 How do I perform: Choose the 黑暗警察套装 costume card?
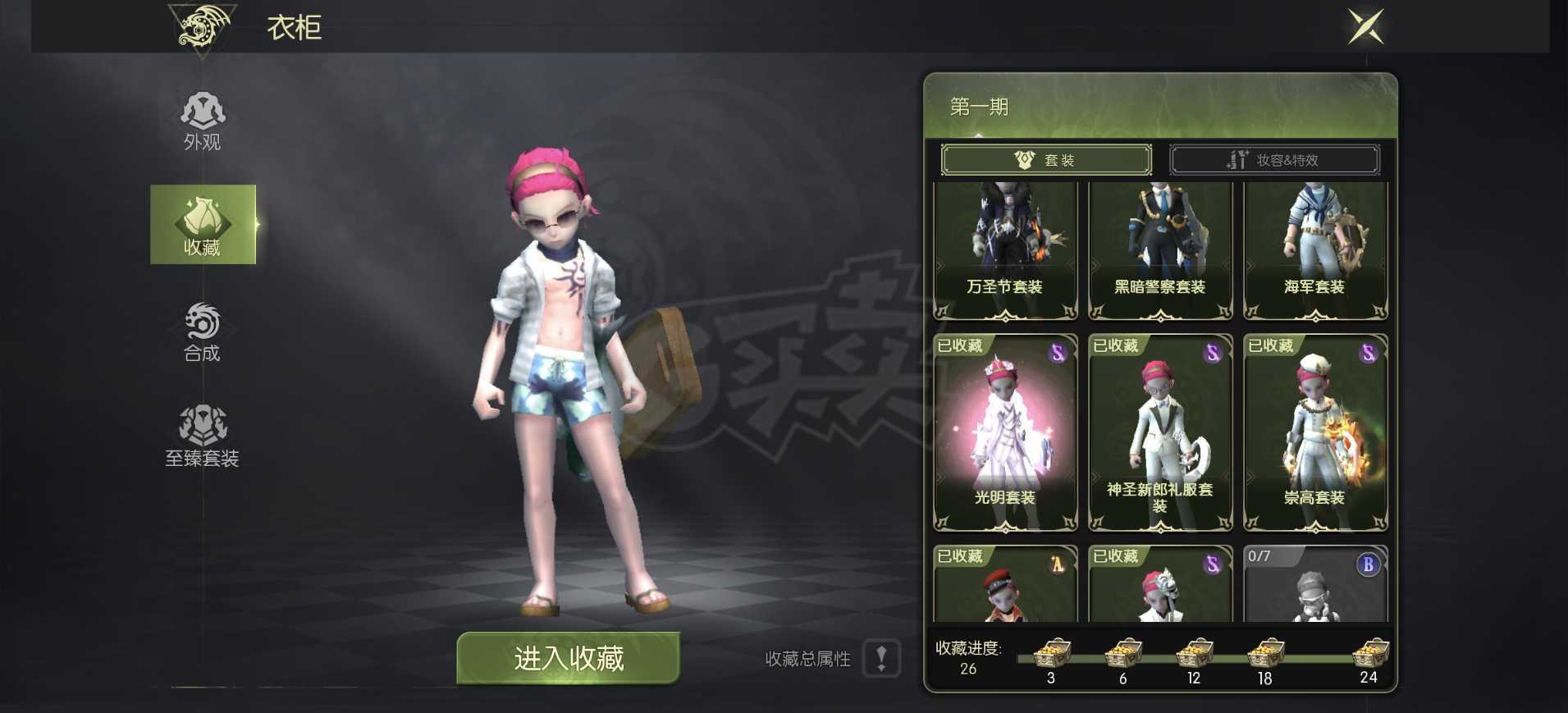click(1160, 250)
